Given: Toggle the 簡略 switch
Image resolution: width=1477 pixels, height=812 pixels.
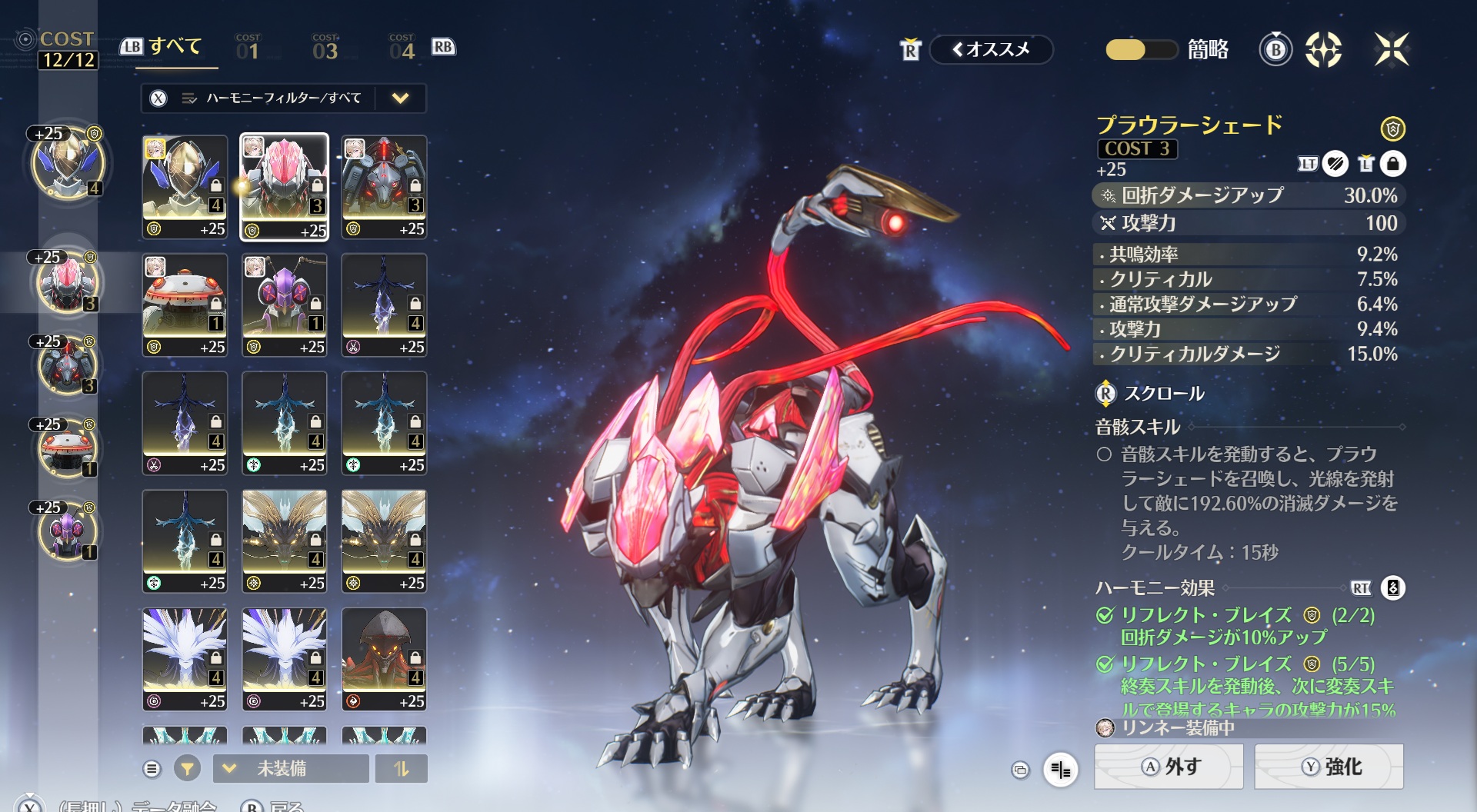Looking at the screenshot, I should coord(1140,50).
